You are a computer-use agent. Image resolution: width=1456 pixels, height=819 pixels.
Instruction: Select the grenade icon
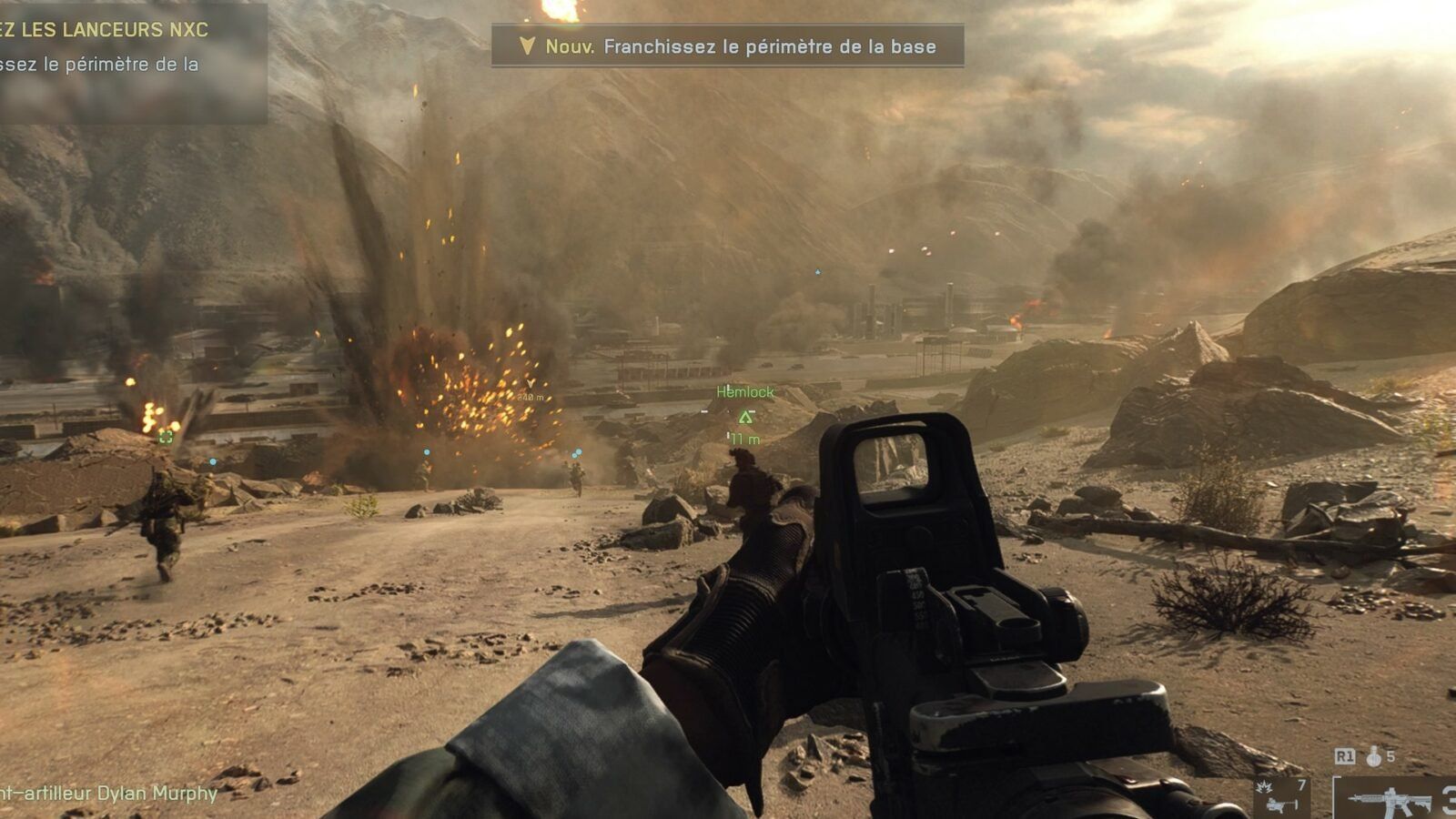click(1374, 756)
